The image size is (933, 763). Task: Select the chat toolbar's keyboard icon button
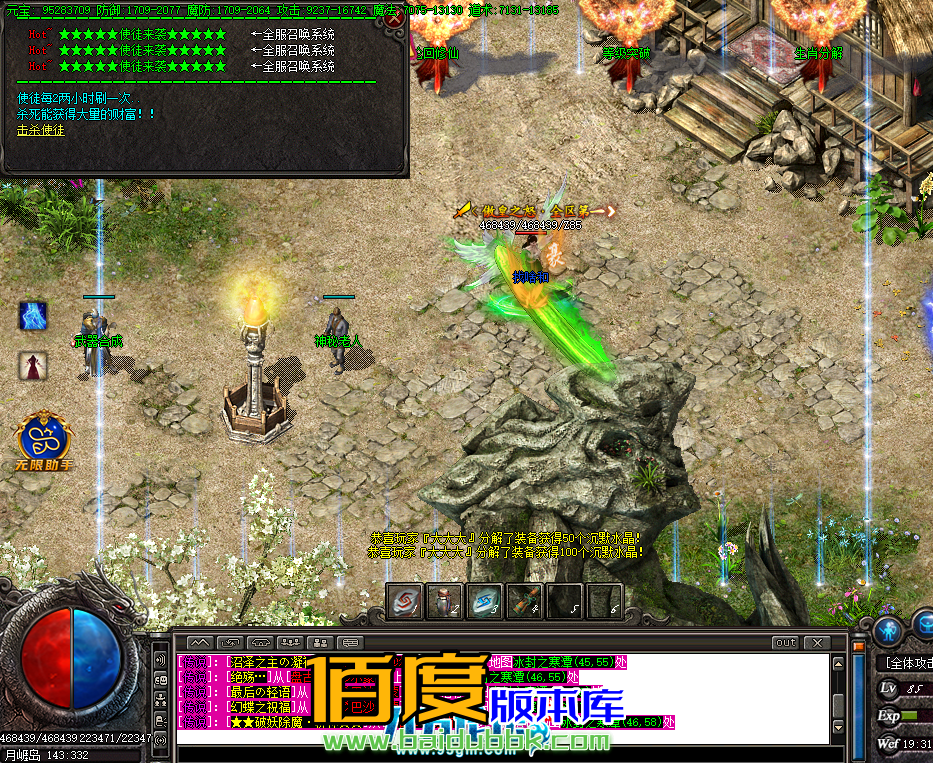(350, 642)
